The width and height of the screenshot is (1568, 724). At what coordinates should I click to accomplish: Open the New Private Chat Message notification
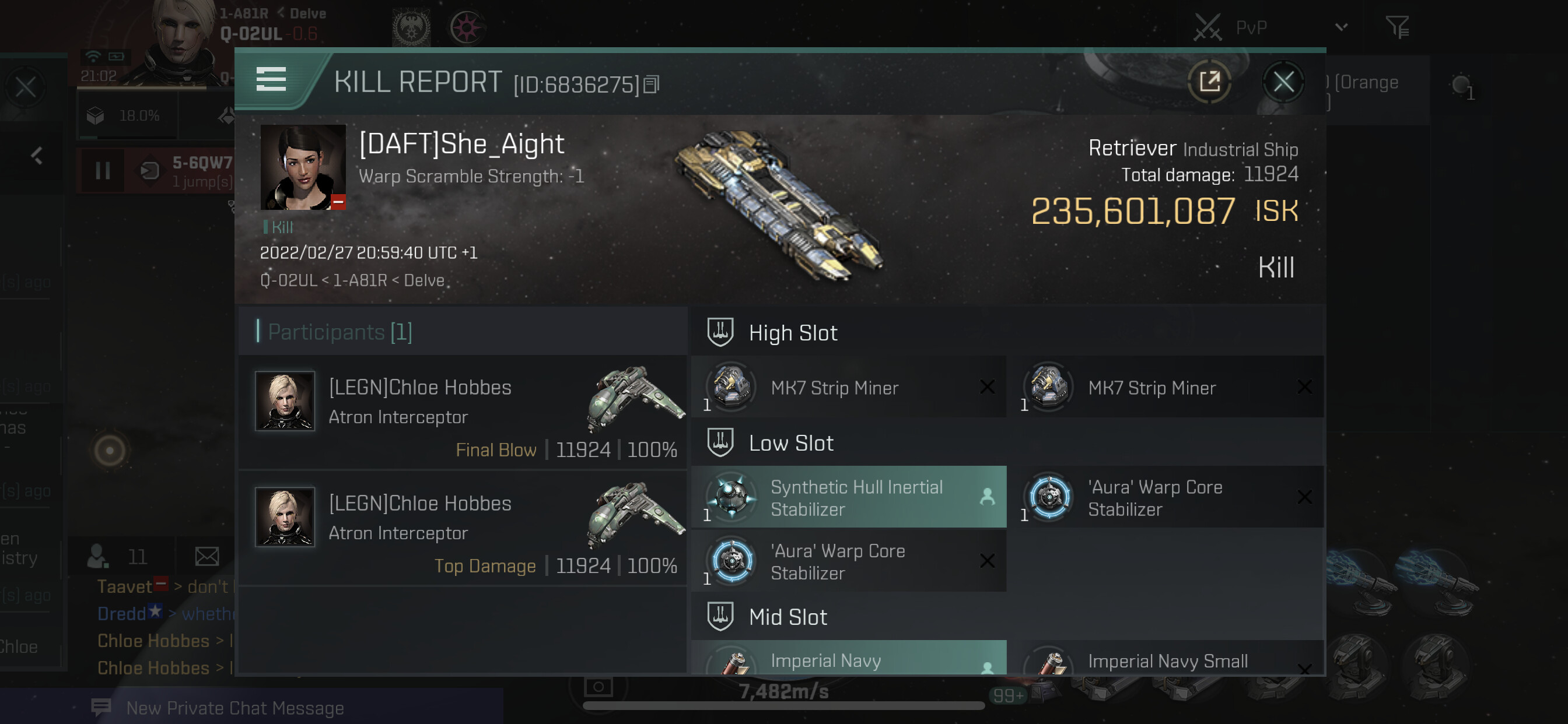[235, 708]
